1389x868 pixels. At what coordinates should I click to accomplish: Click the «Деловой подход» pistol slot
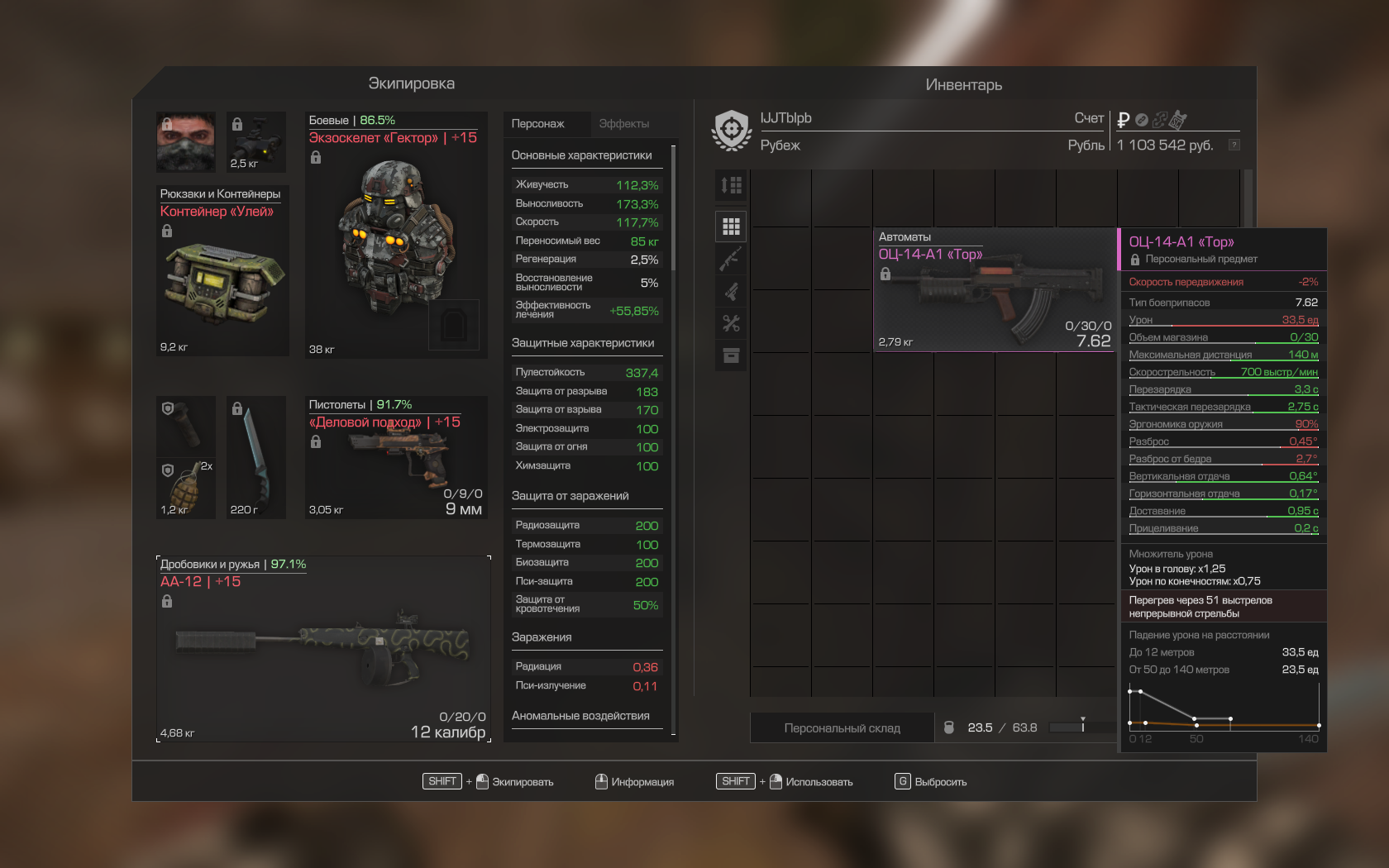pyautogui.click(x=396, y=457)
